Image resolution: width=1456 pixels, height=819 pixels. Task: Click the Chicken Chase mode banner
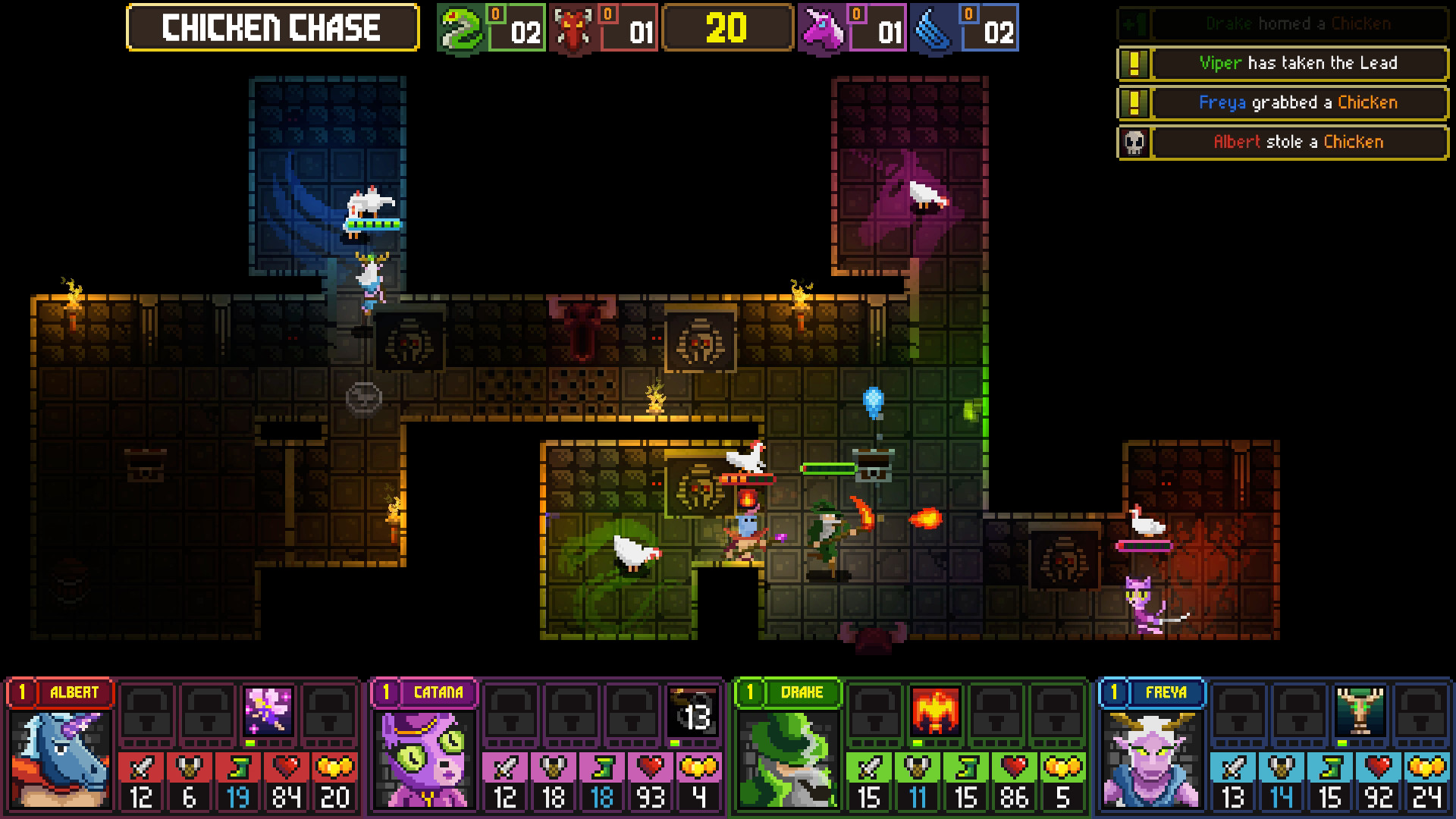[272, 28]
